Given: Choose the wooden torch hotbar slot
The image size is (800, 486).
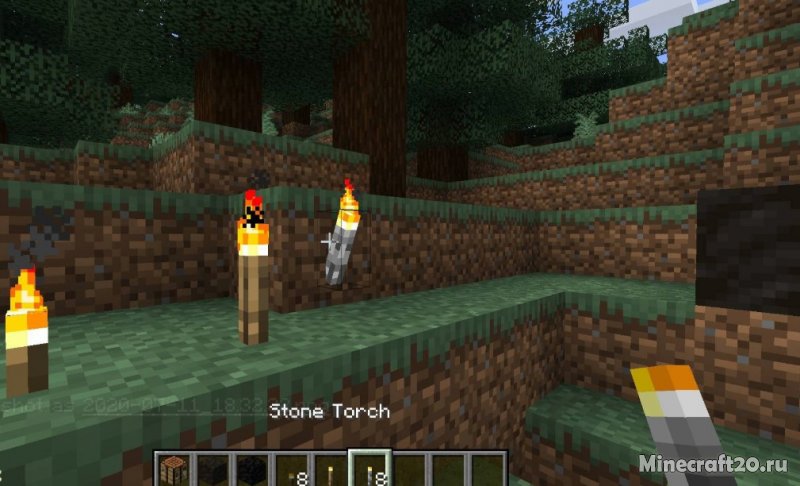Looking at the screenshot, I should (x=328, y=470).
